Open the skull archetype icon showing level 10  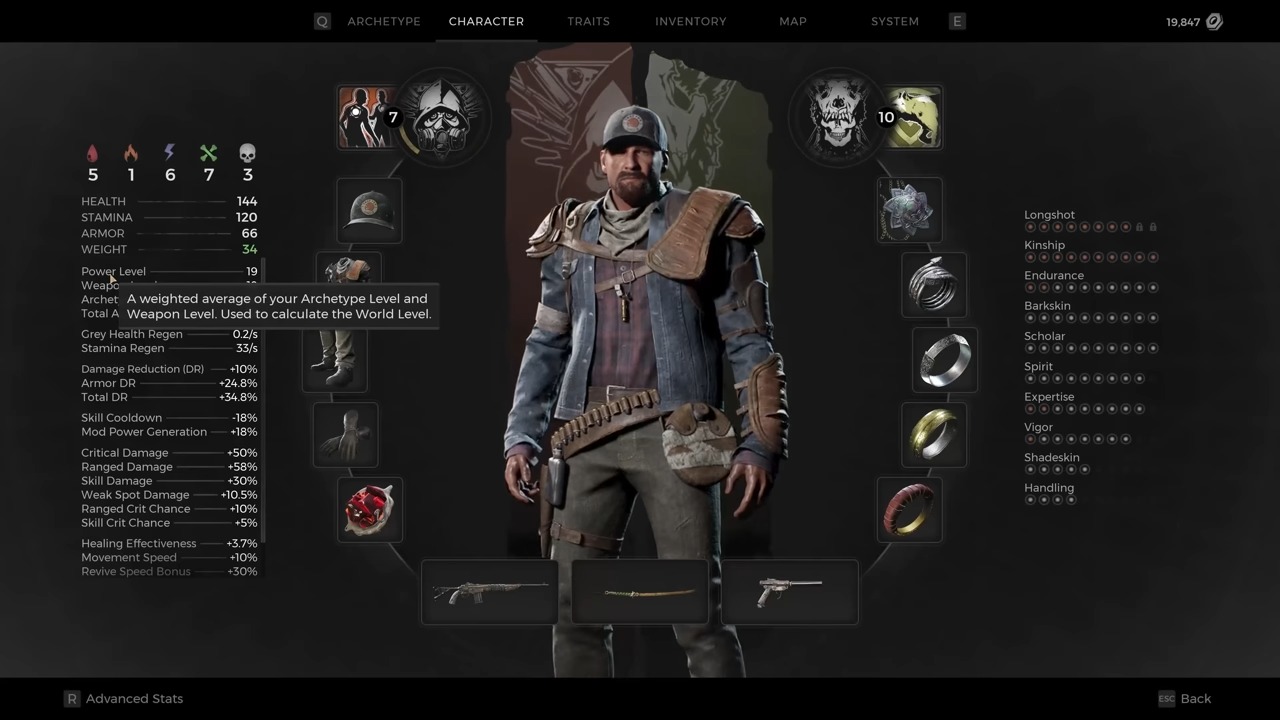[x=838, y=117]
